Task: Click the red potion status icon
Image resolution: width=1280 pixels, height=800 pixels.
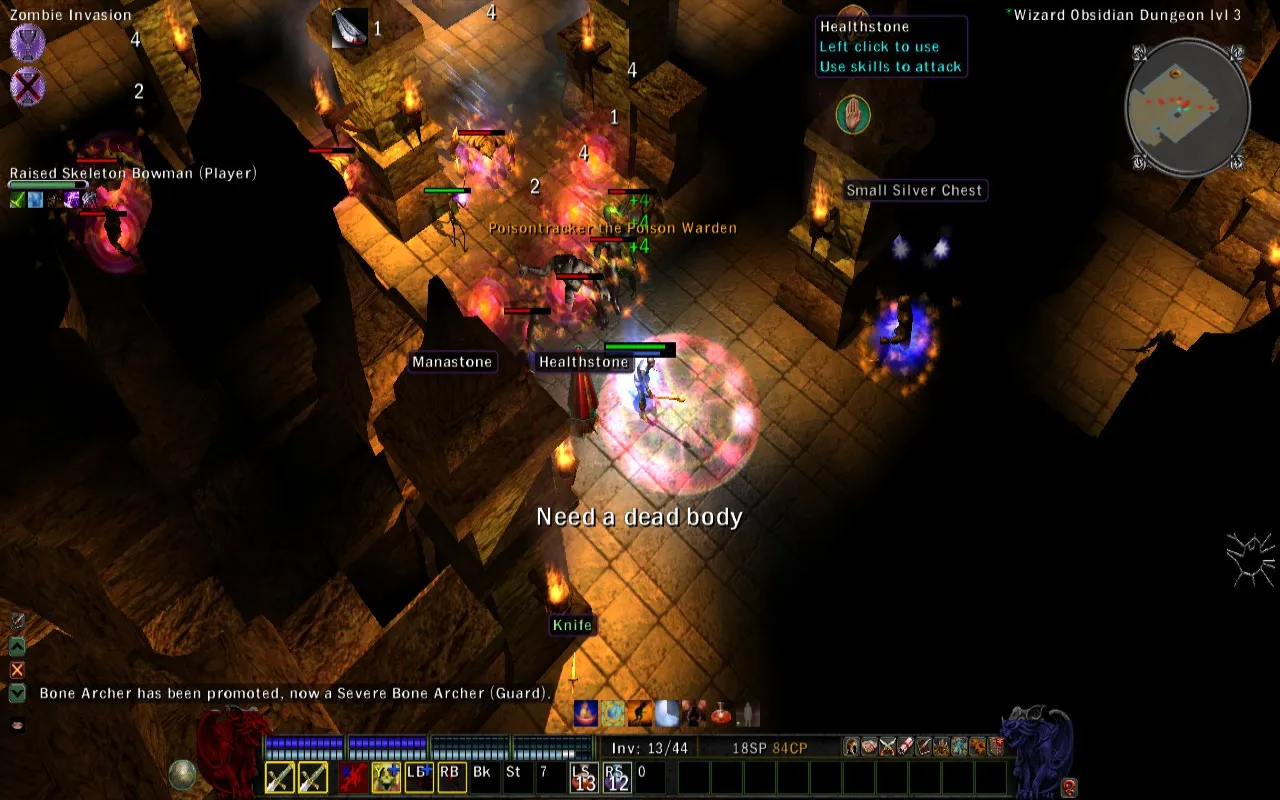Action: (719, 713)
